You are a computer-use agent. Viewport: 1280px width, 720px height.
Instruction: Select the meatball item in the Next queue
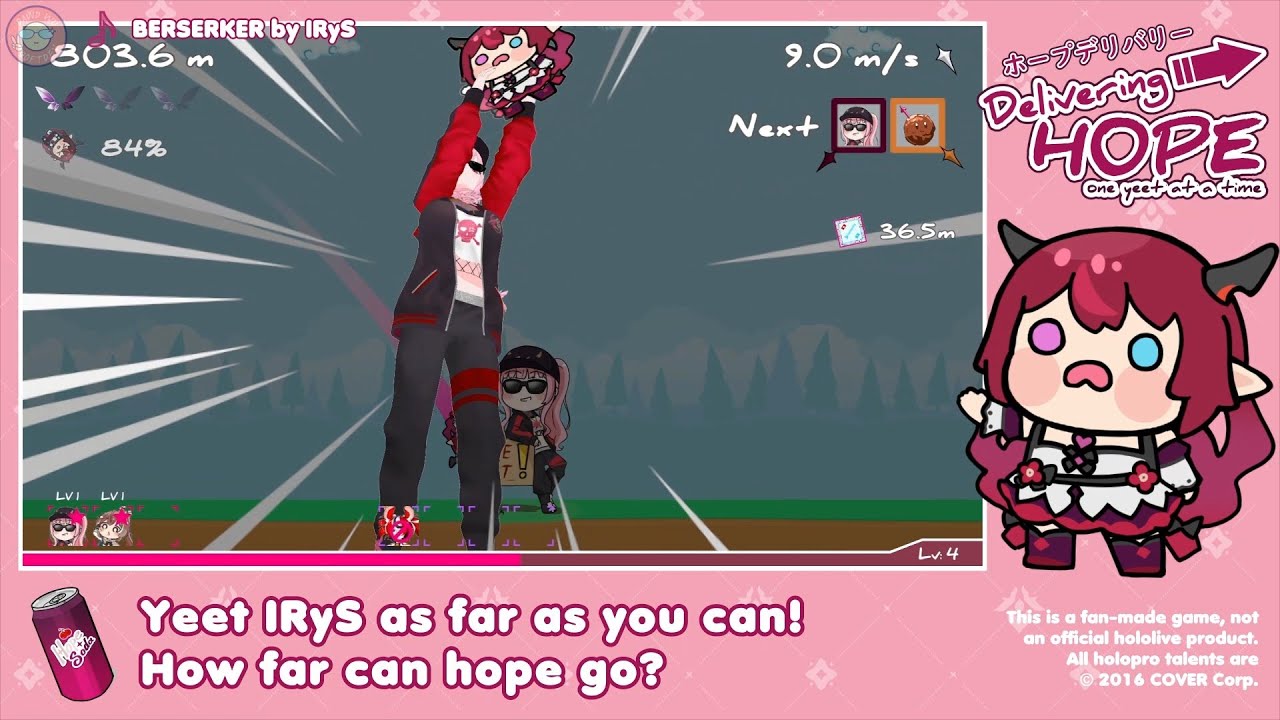click(920, 130)
